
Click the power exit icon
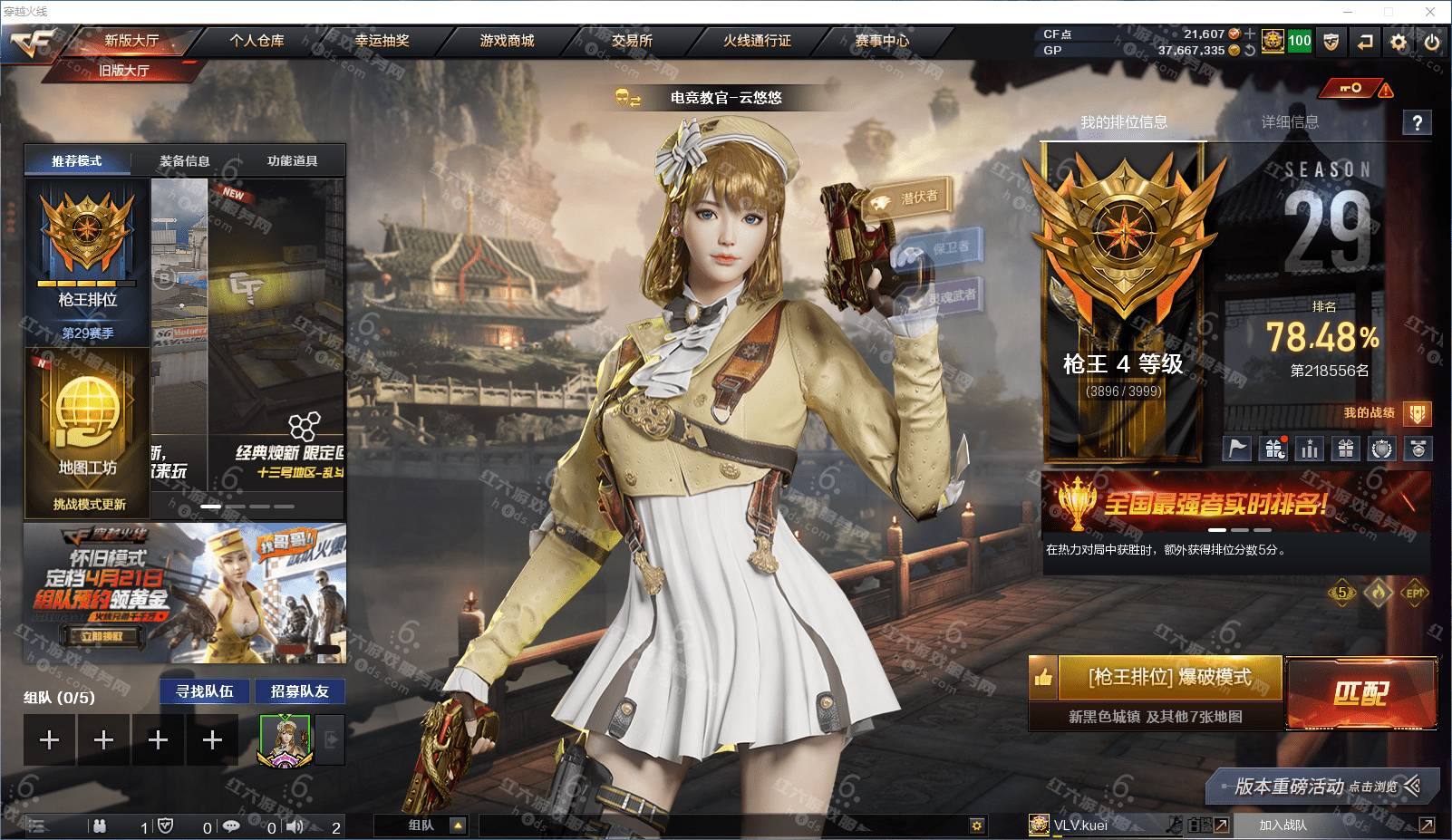1432,42
